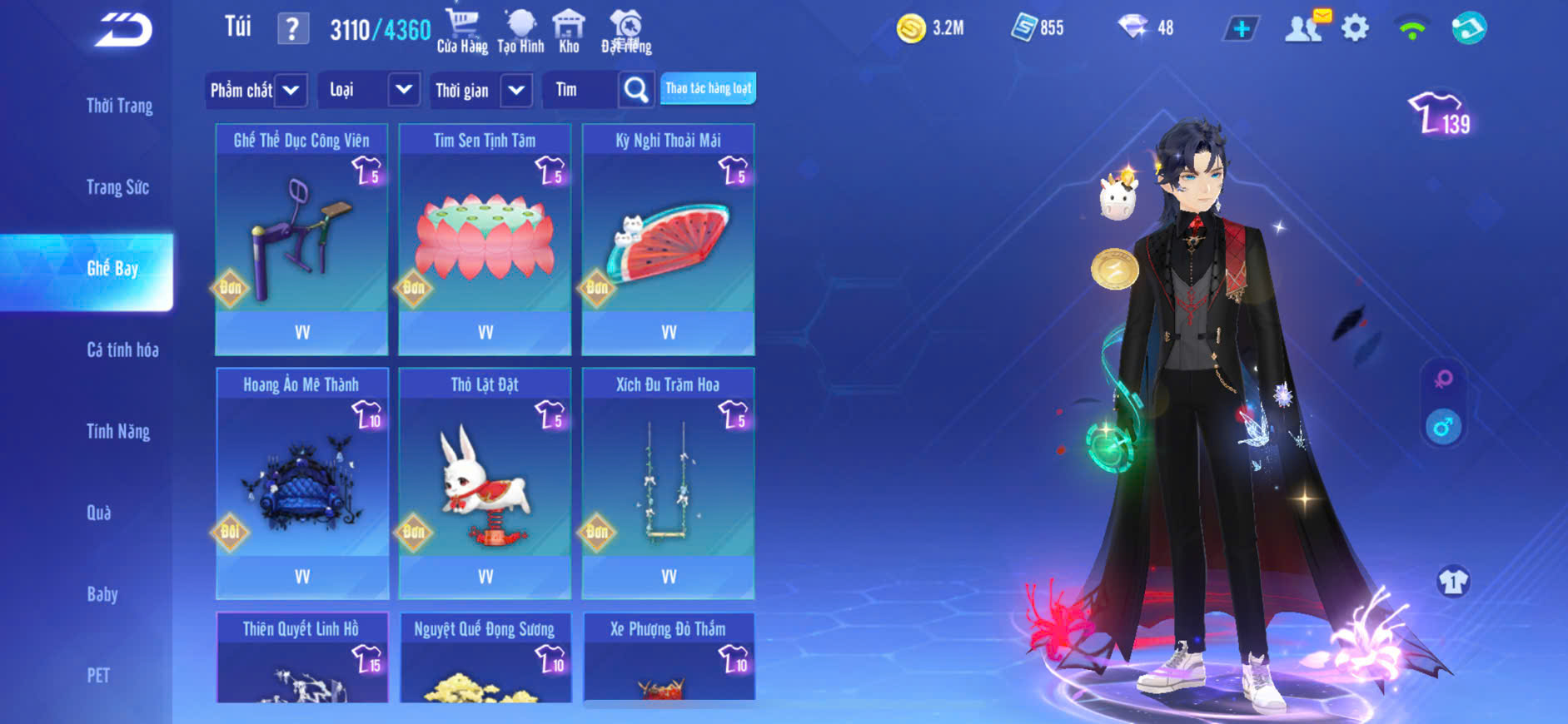Screen dimensions: 1568x724
Task: Activate Thao tác hàng loạt button
Action: [x=708, y=88]
